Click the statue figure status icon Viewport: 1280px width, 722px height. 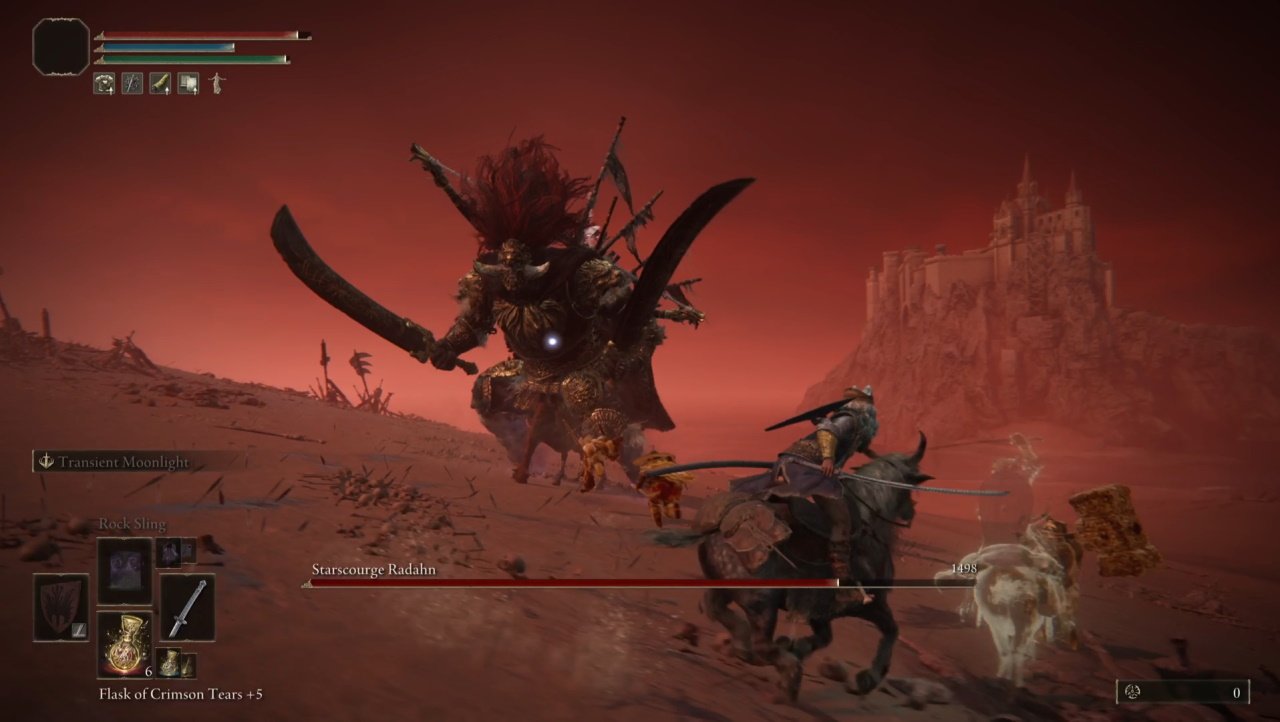tap(216, 84)
